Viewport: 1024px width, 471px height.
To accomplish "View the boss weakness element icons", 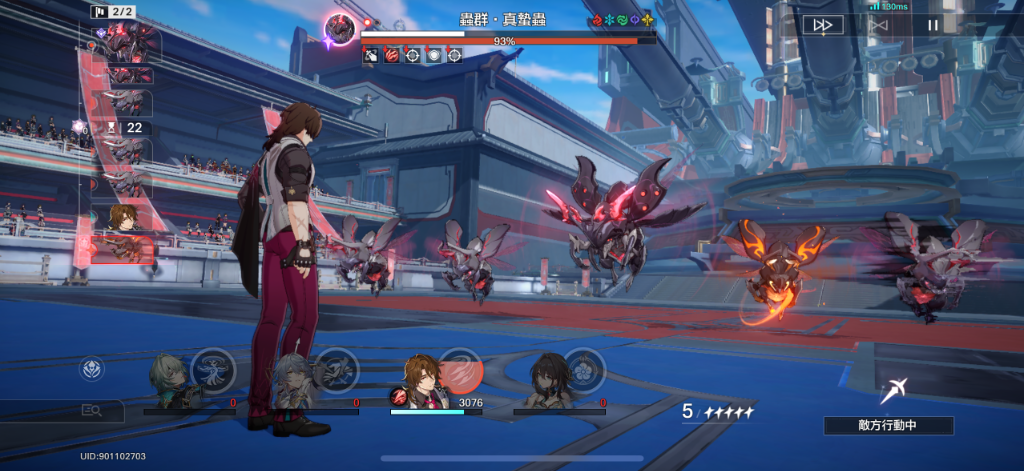I will 624,20.
